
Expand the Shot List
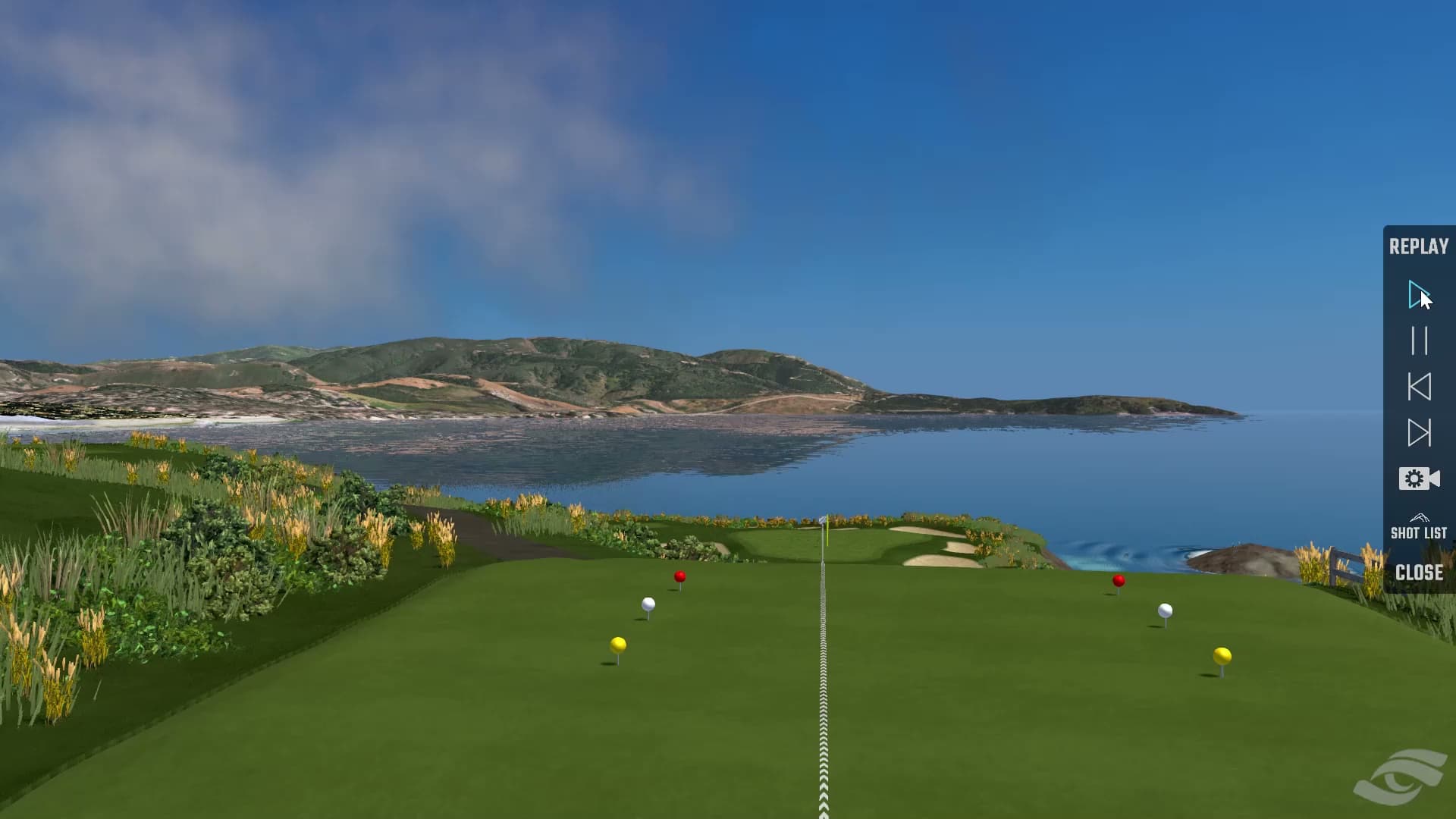(x=1418, y=528)
